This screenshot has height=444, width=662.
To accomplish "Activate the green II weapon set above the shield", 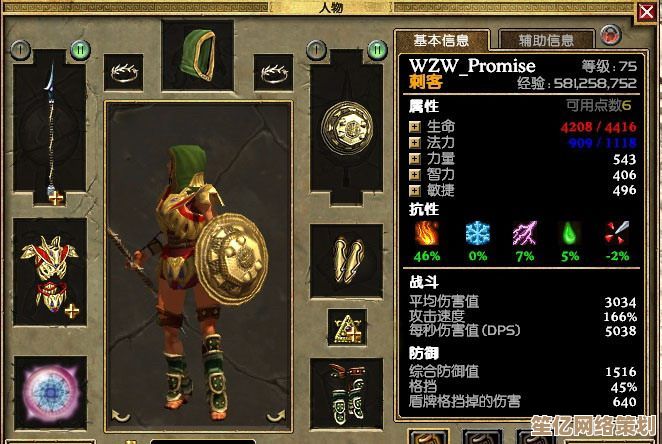I will coord(376,48).
